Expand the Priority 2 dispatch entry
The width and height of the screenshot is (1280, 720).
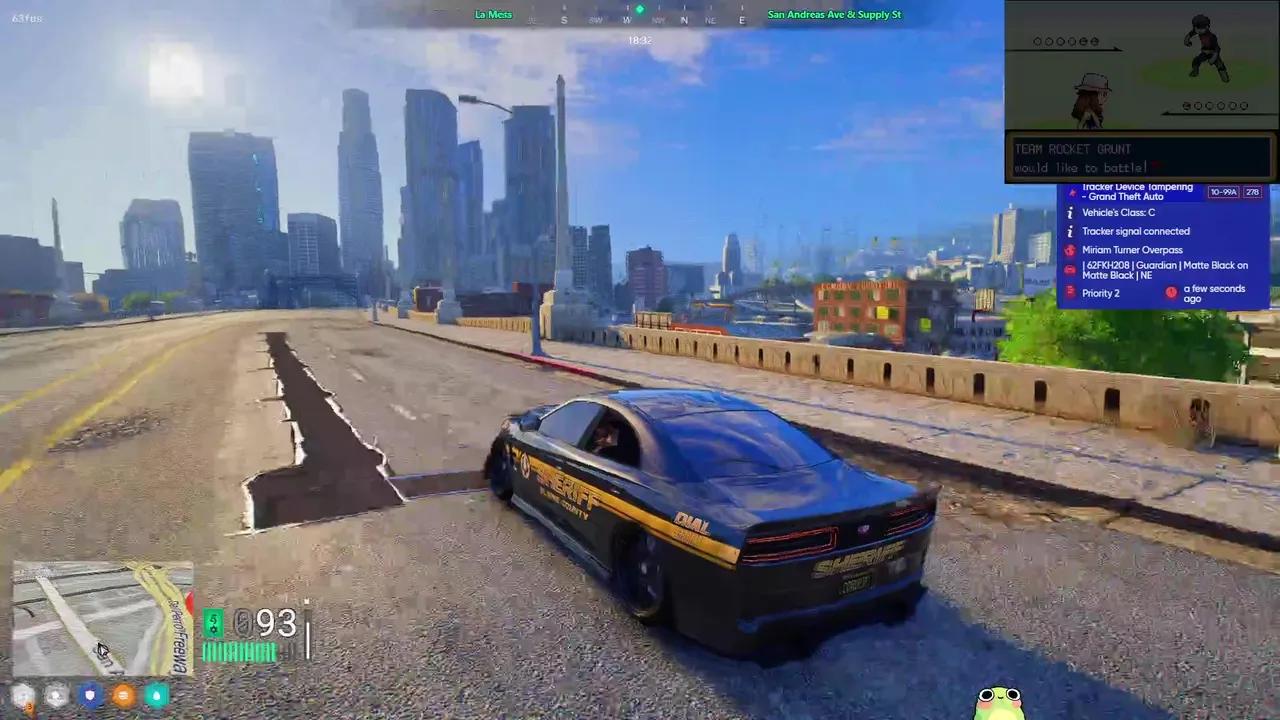1100,293
